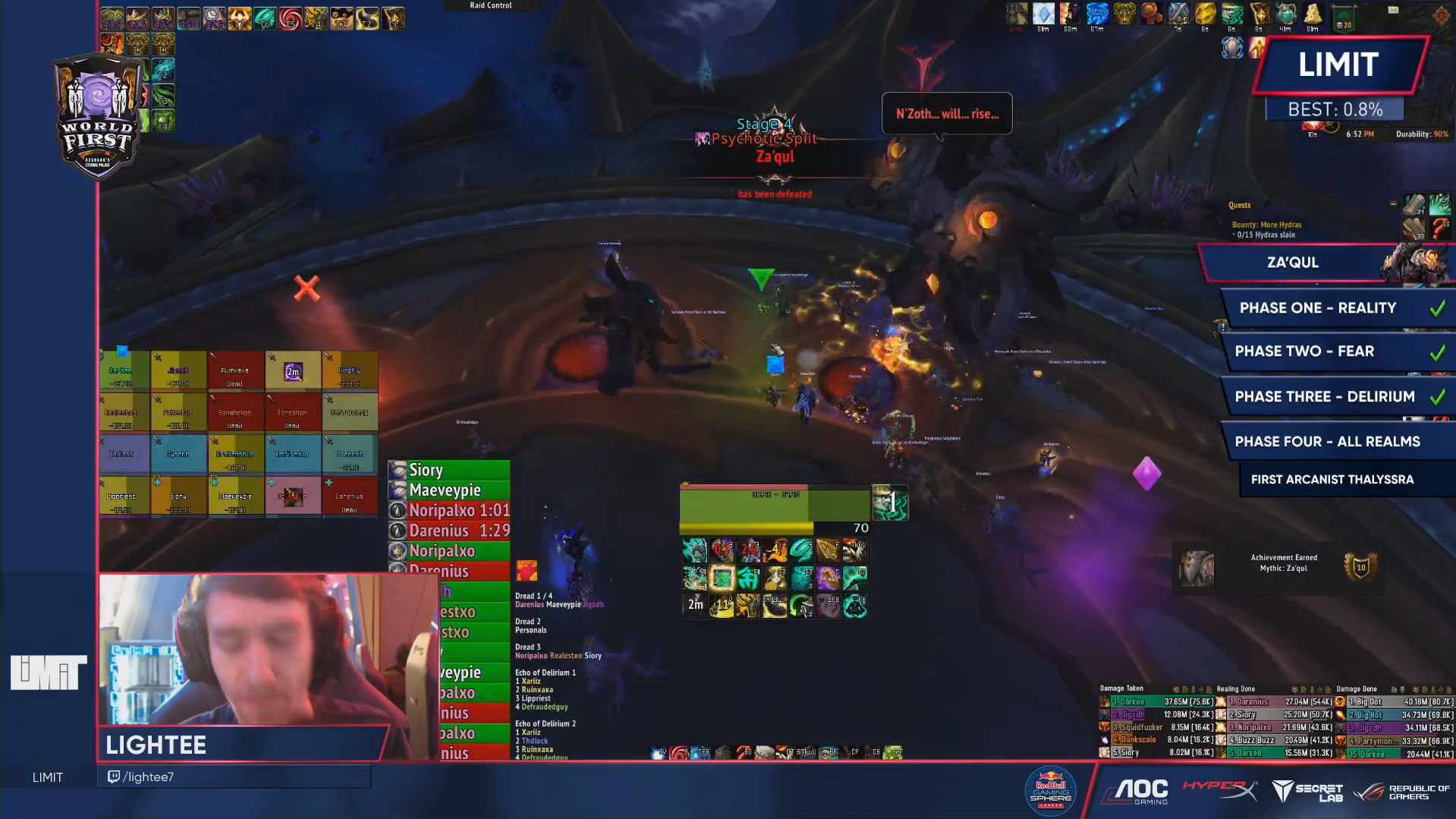Expand the Raid Control panel header
Screen dimensions: 1456x819
(492, 5)
